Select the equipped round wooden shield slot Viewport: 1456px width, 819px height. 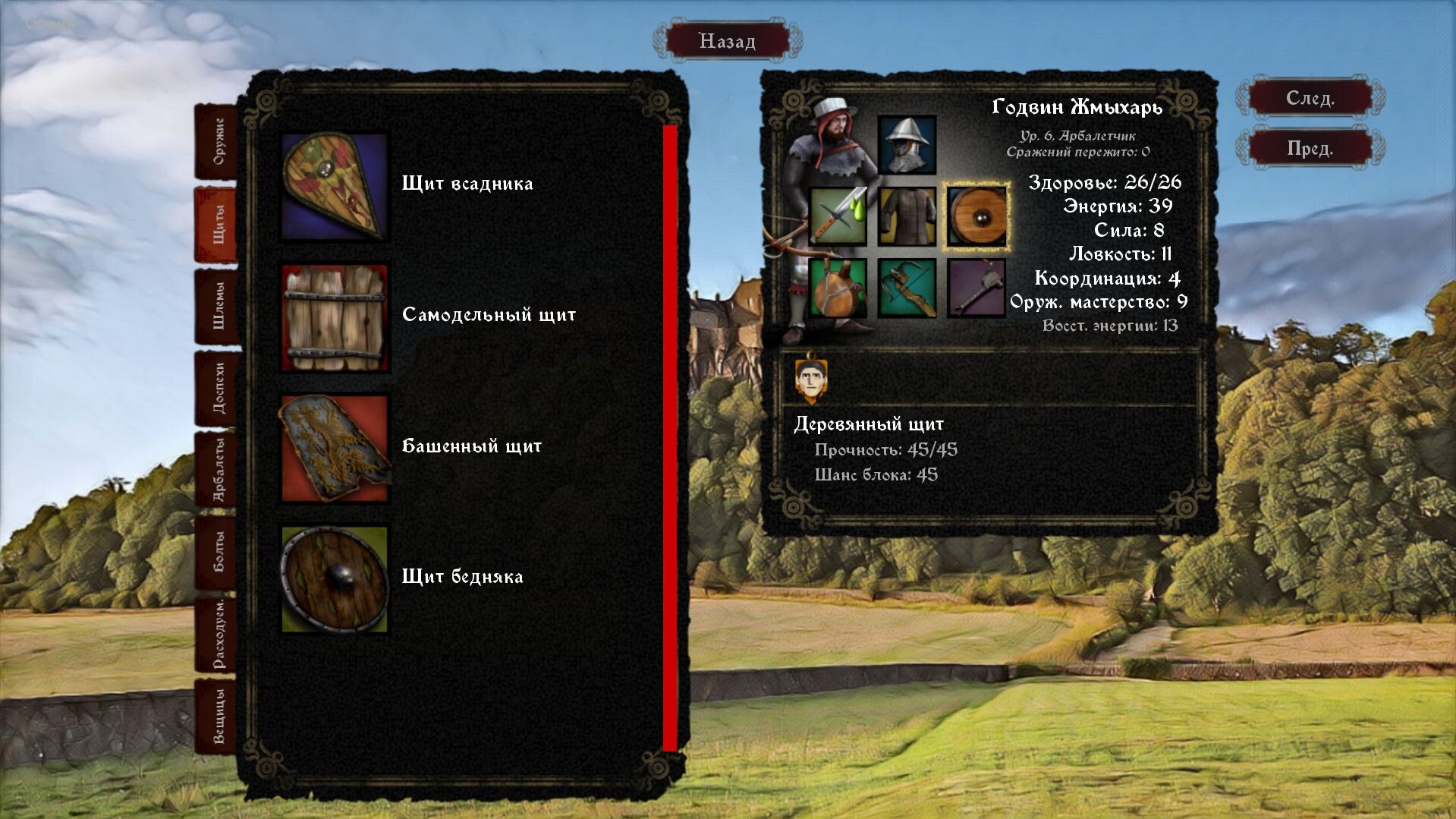pyautogui.click(x=977, y=217)
